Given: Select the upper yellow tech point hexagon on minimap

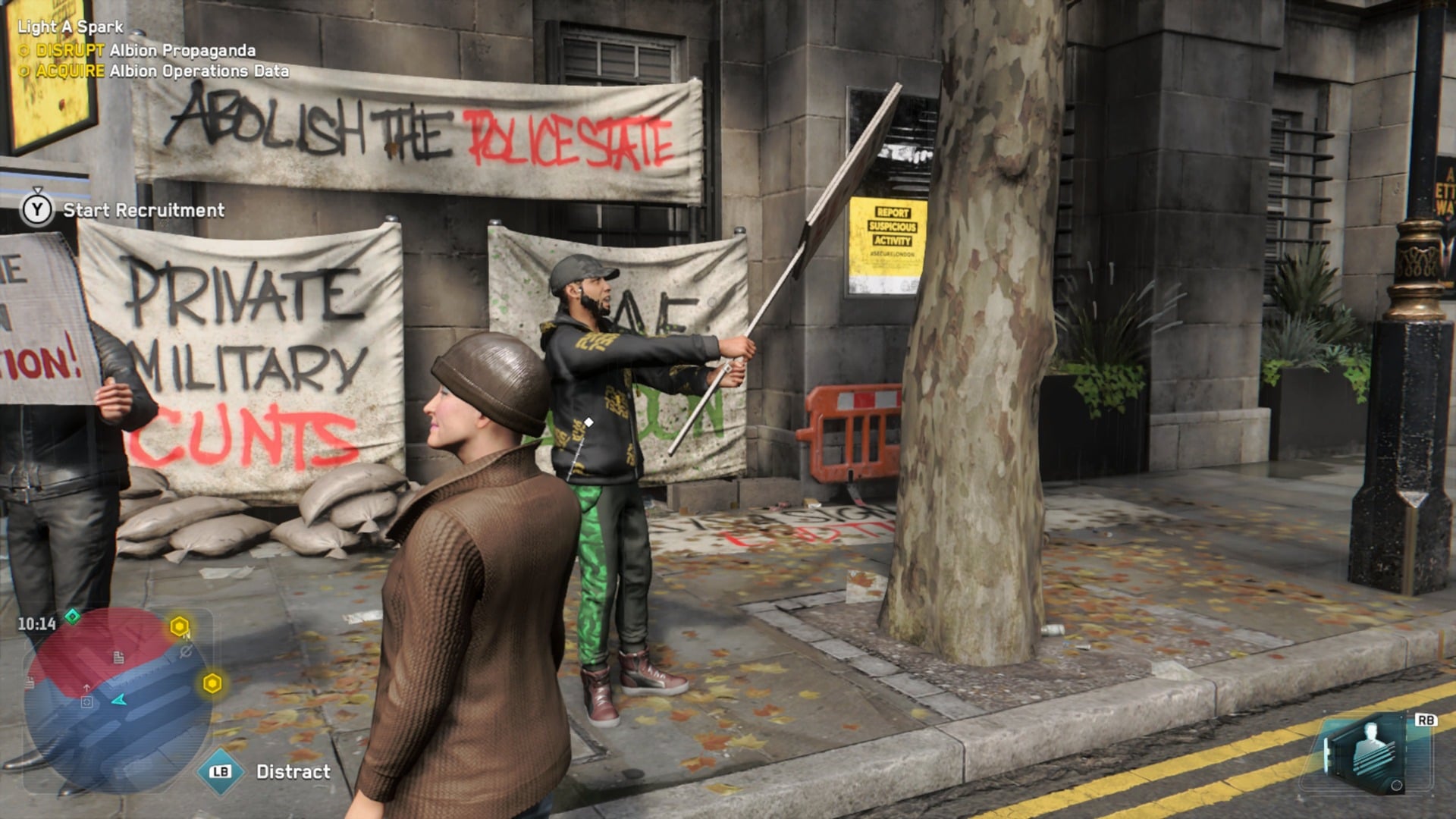Looking at the screenshot, I should [x=179, y=625].
